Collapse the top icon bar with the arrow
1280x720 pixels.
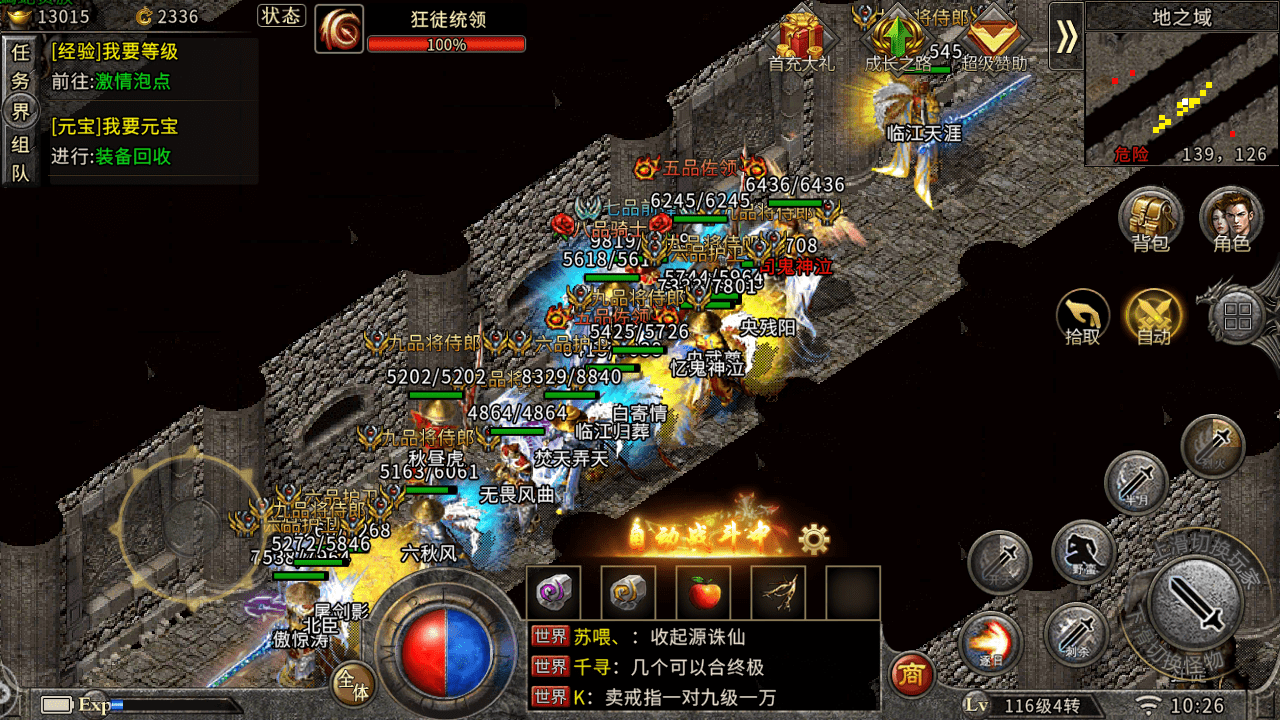(1066, 36)
